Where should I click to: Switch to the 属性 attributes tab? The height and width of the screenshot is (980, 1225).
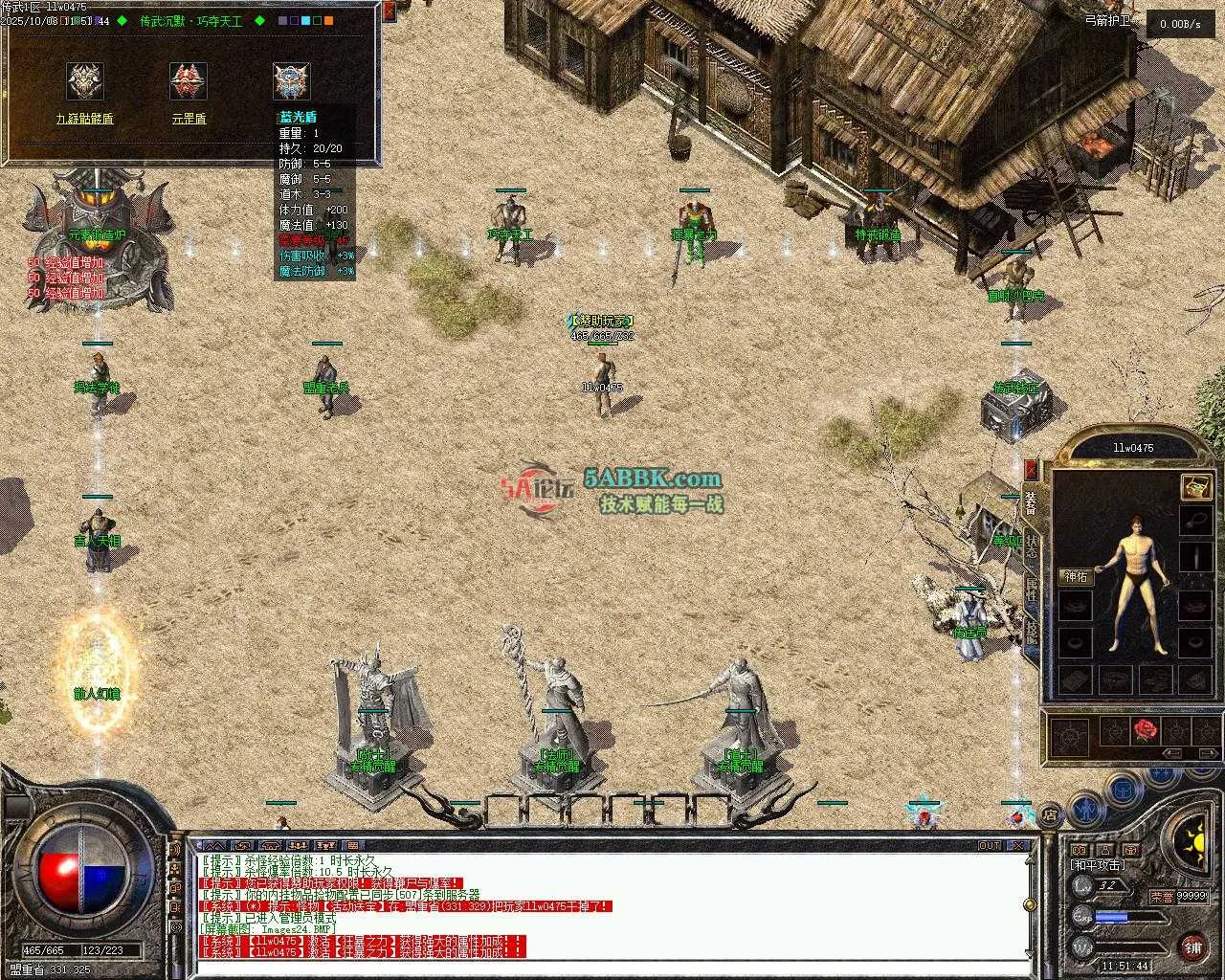1031,587
